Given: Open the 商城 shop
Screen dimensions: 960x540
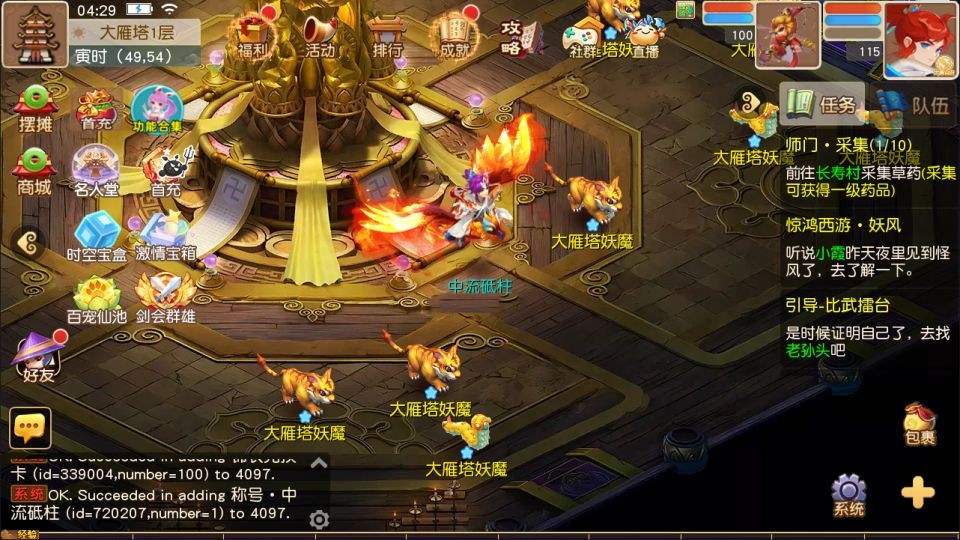Looking at the screenshot, I should pyautogui.click(x=34, y=169).
